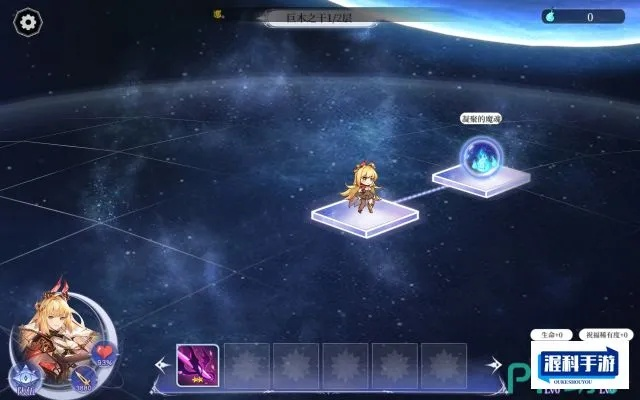Open the gear settings menu

28,20
